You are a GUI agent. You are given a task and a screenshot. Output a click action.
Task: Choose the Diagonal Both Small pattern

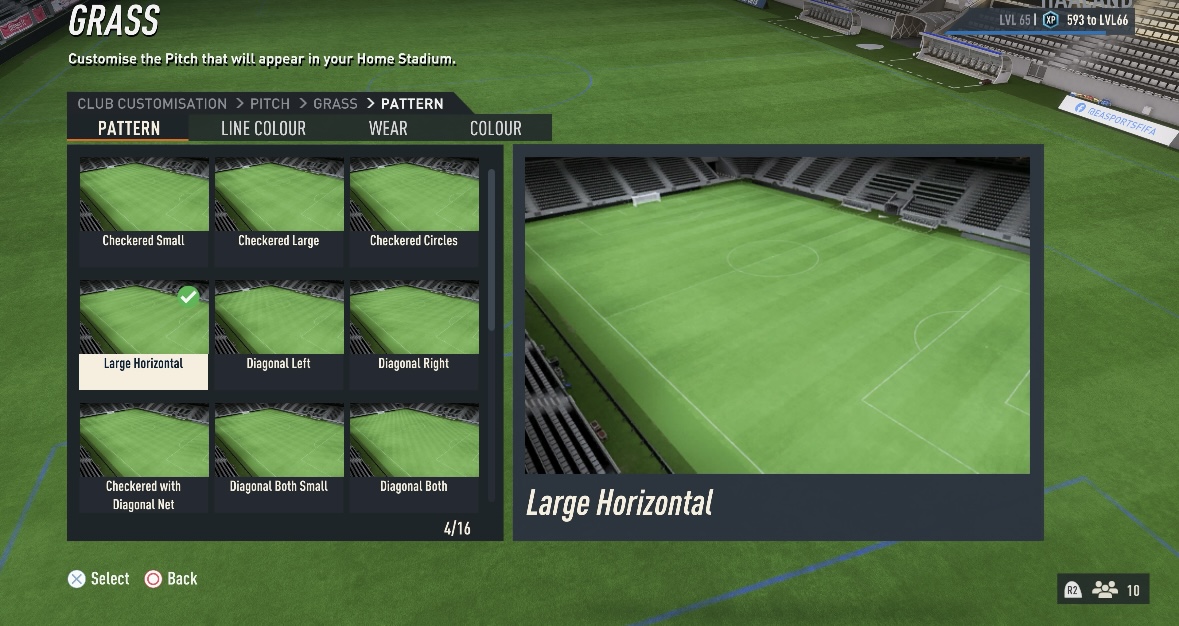[278, 455]
